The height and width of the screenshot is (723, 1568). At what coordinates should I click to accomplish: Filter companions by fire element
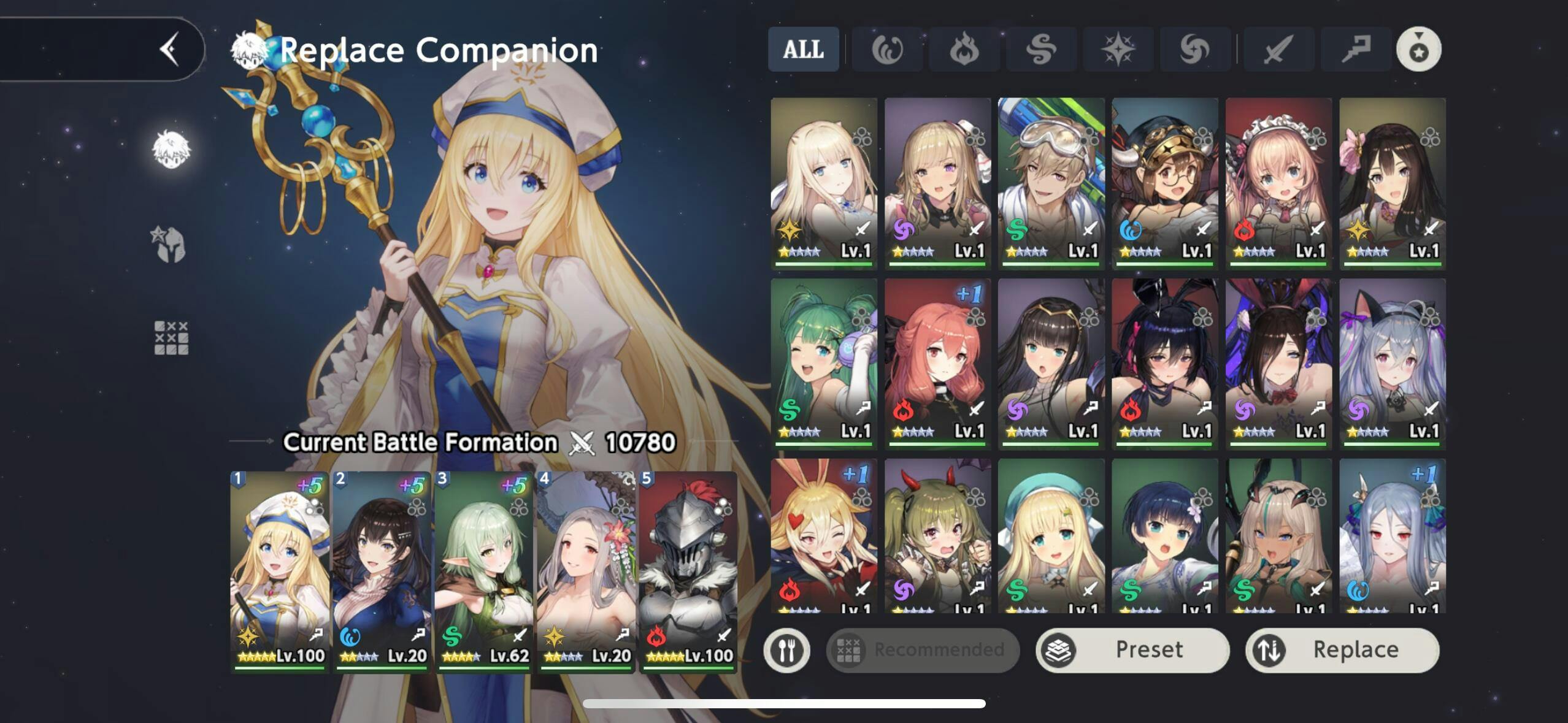point(964,49)
